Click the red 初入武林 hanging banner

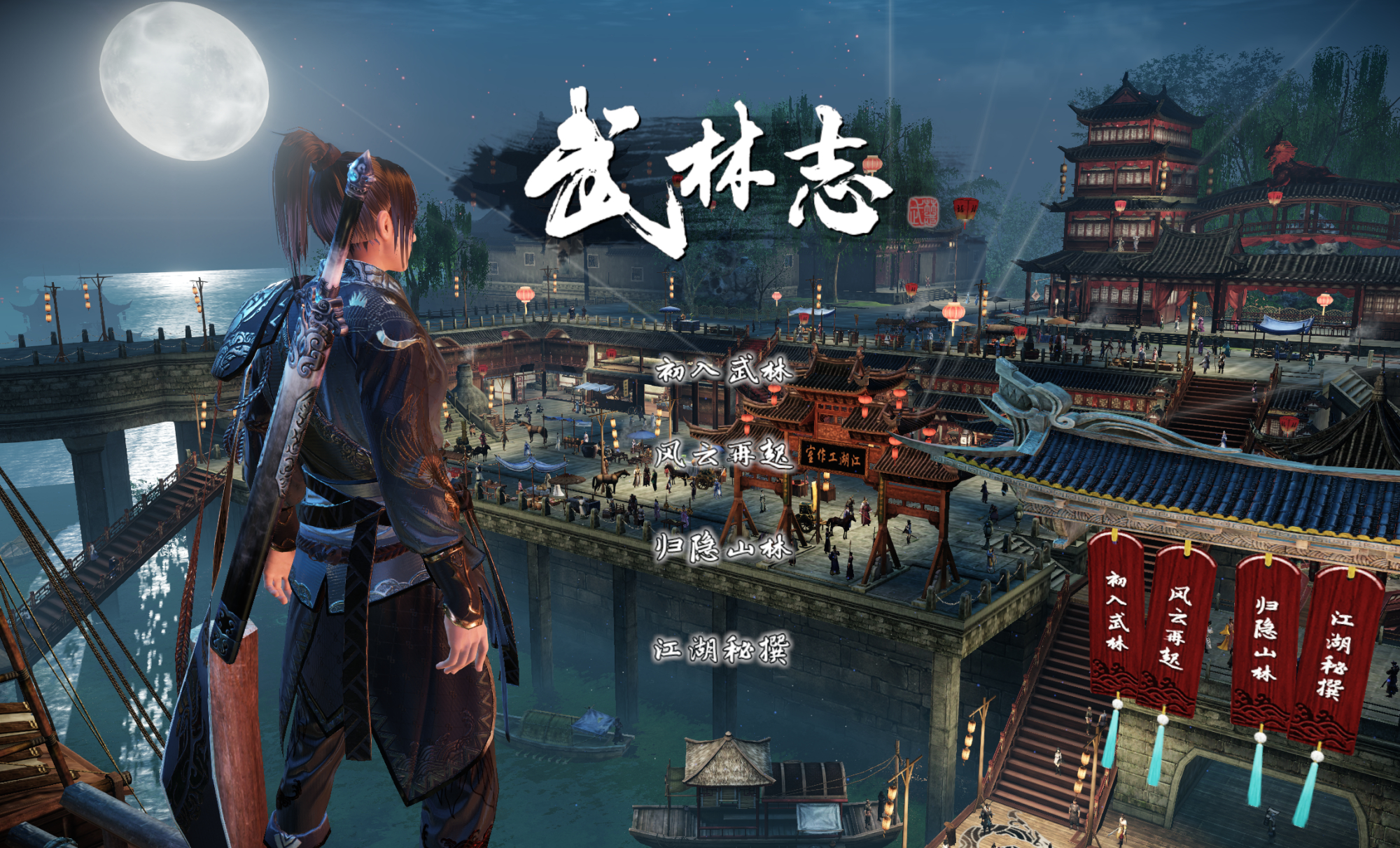coord(1115,612)
